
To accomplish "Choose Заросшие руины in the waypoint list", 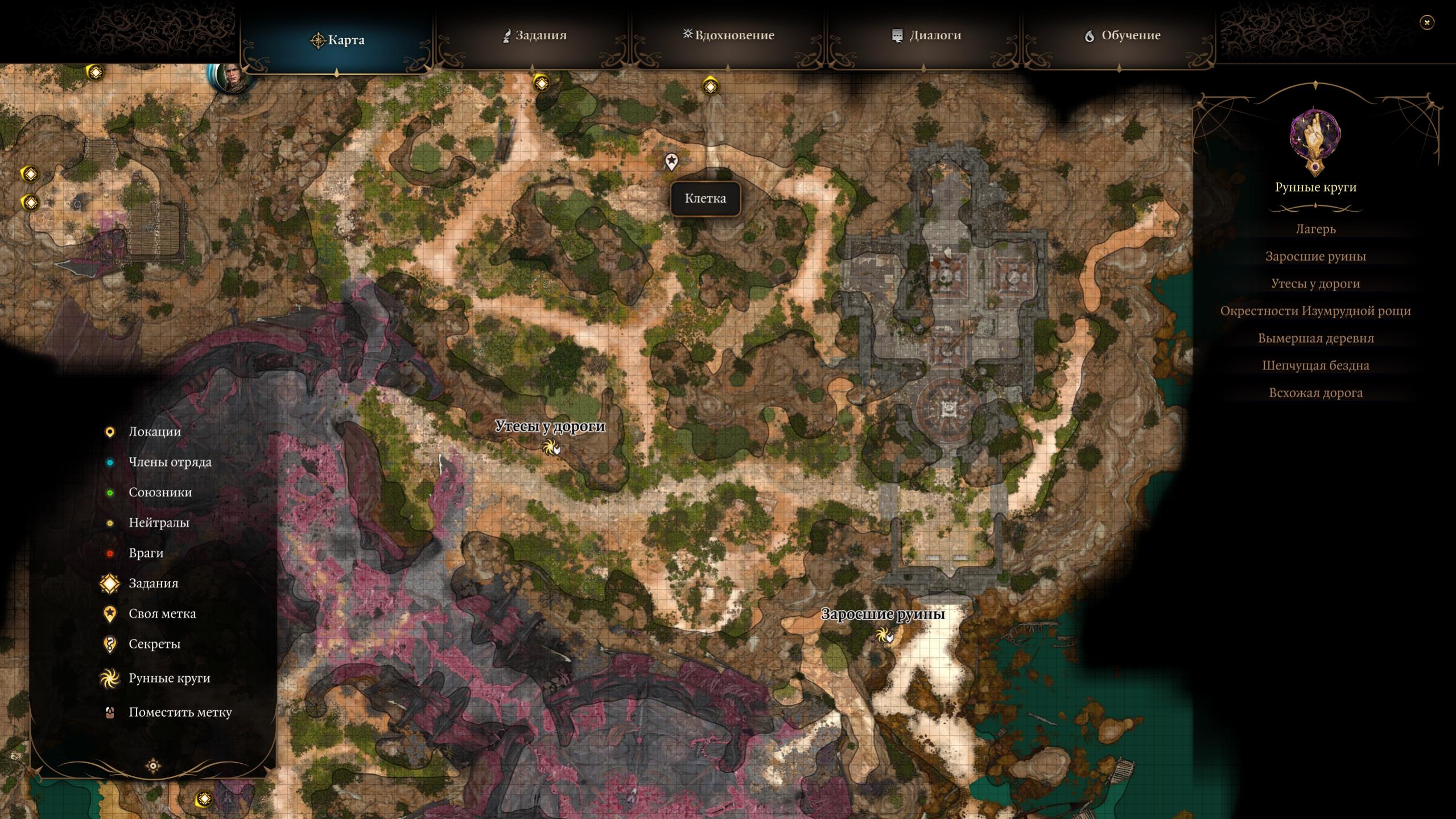I will [1315, 256].
